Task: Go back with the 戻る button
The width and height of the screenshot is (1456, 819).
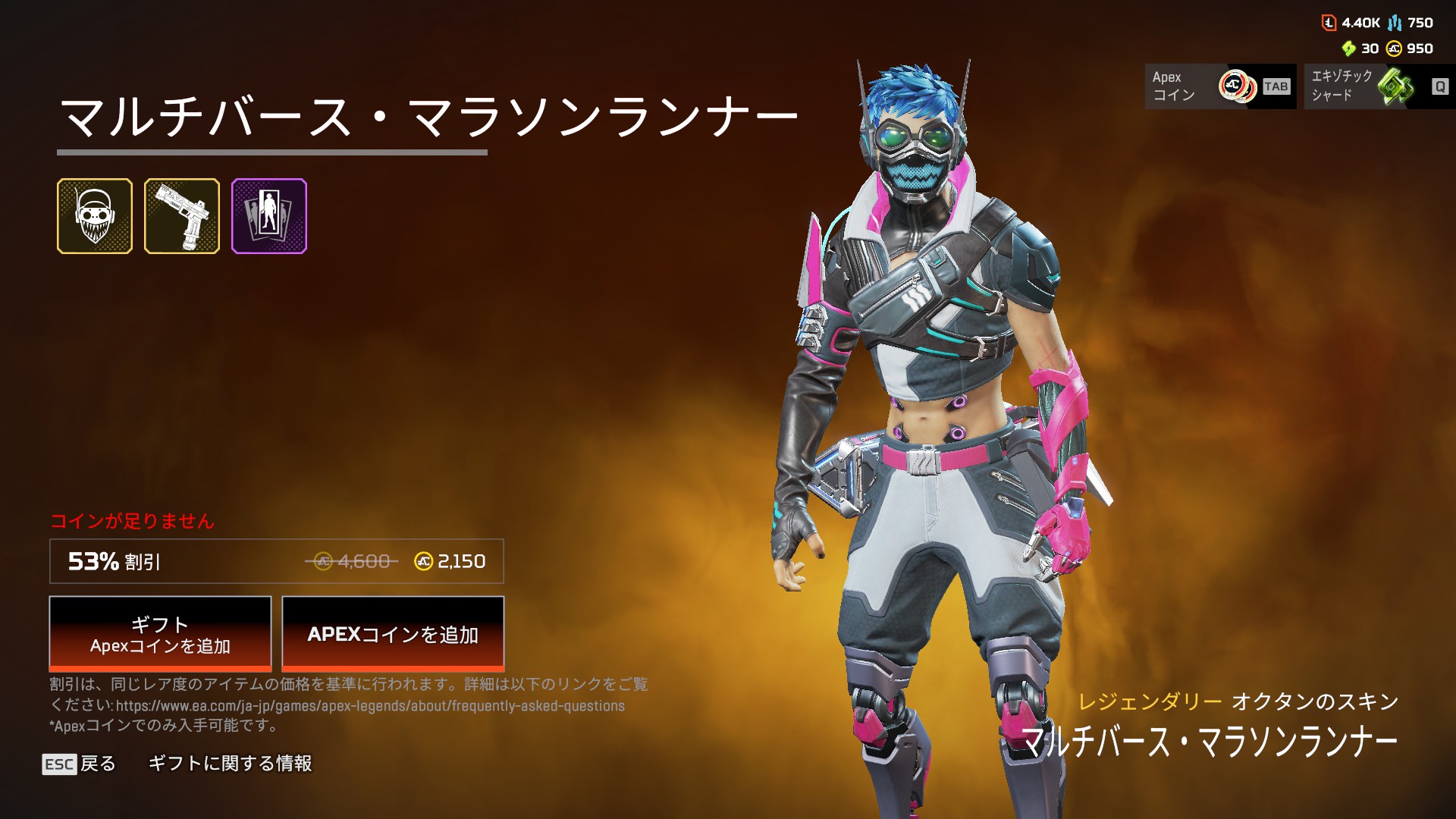Action: pyautogui.click(x=80, y=764)
